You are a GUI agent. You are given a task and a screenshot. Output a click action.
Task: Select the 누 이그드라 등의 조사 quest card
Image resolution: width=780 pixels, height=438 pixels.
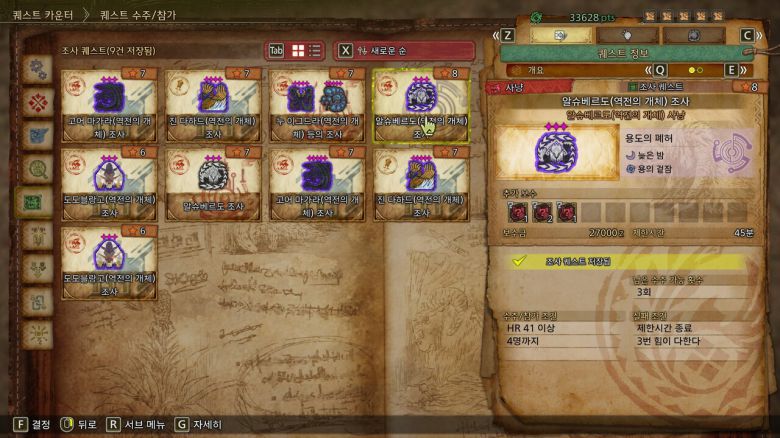[x=317, y=104]
